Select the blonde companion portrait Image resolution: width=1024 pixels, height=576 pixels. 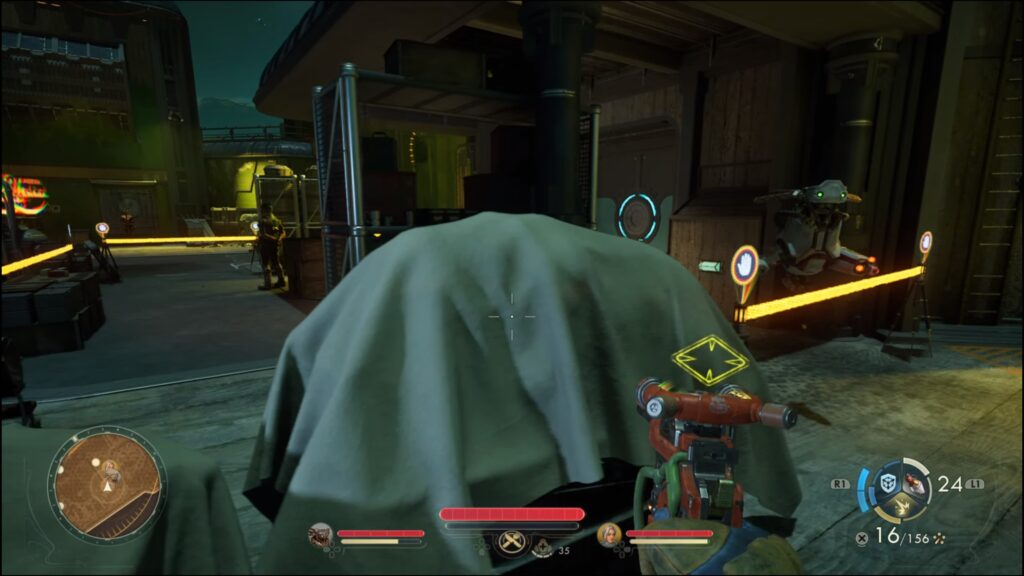tap(609, 535)
